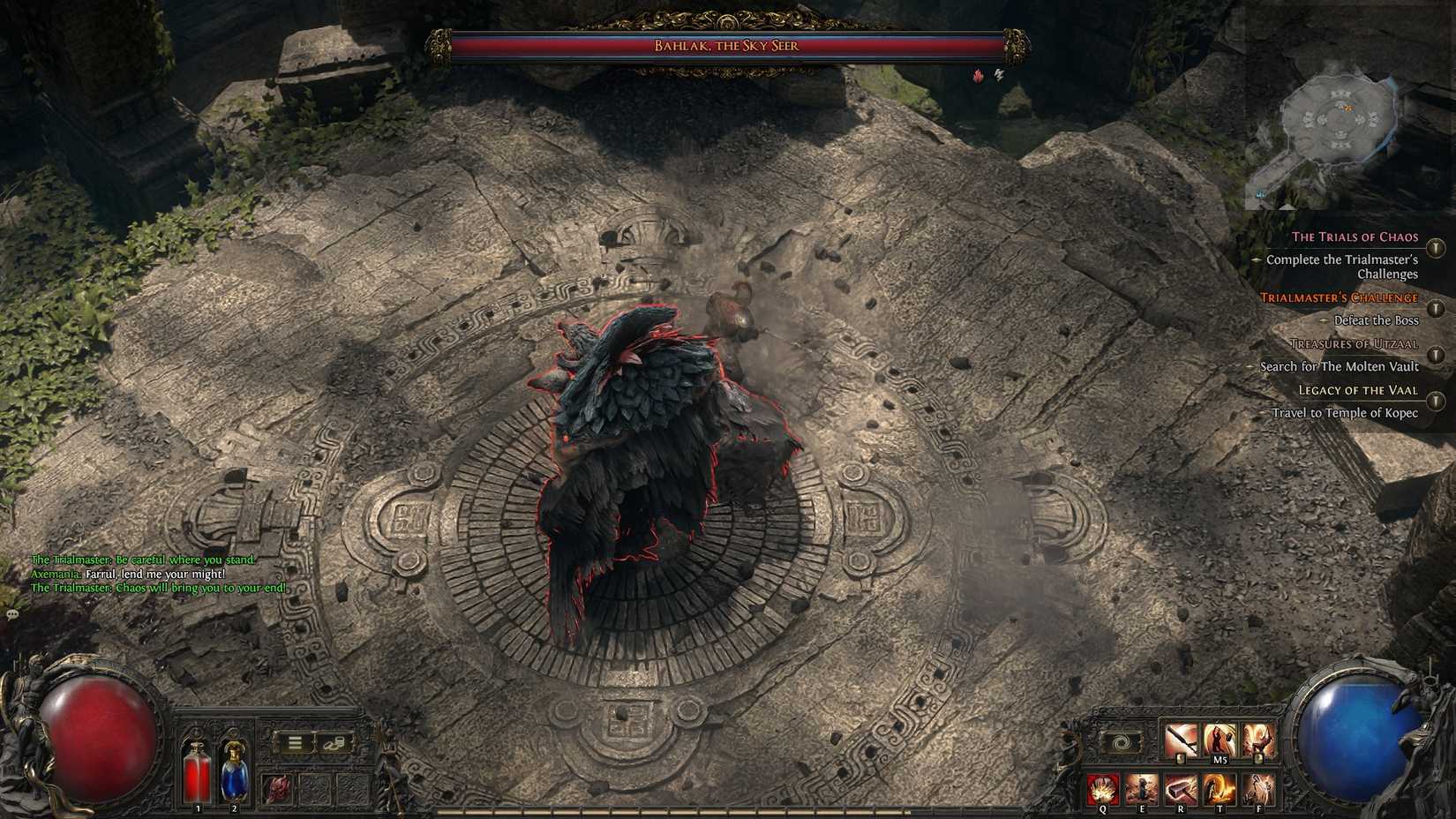This screenshot has width=1456, height=819.
Task: Open the social panel via the chain-link icon
Action: [335, 743]
